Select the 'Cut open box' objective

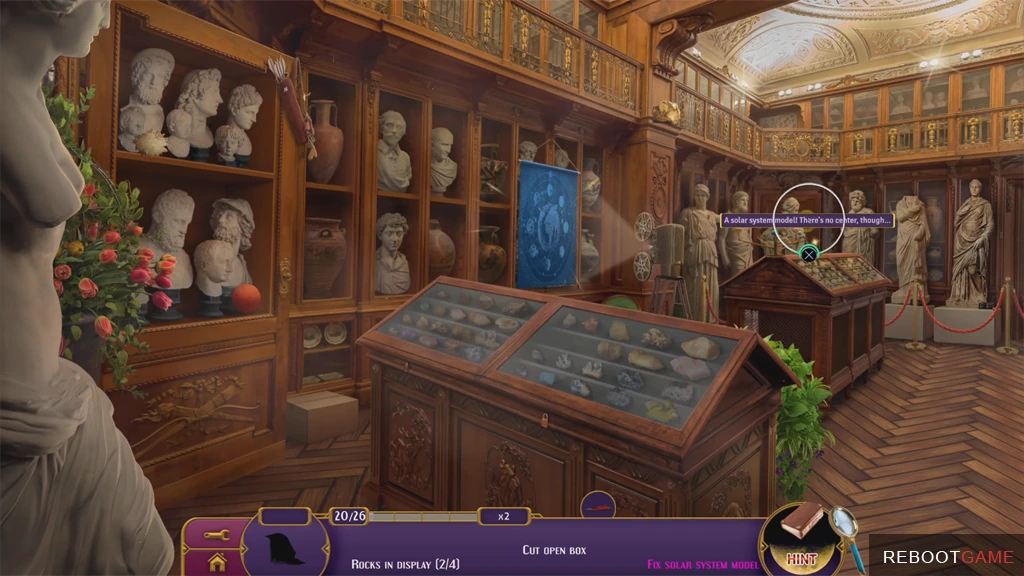click(x=553, y=550)
